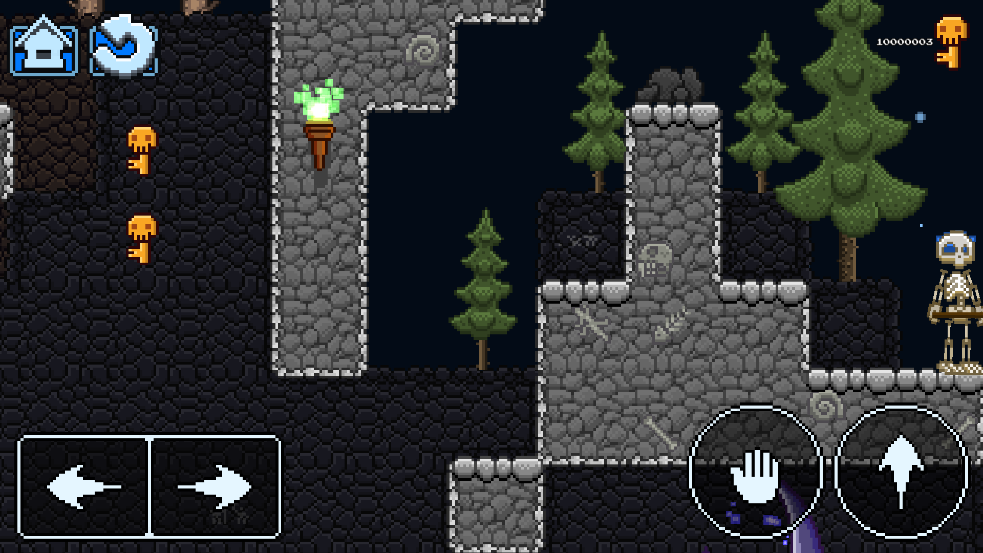Click the blue restart arrow button
This screenshot has width=983, height=553.
pos(124,48)
